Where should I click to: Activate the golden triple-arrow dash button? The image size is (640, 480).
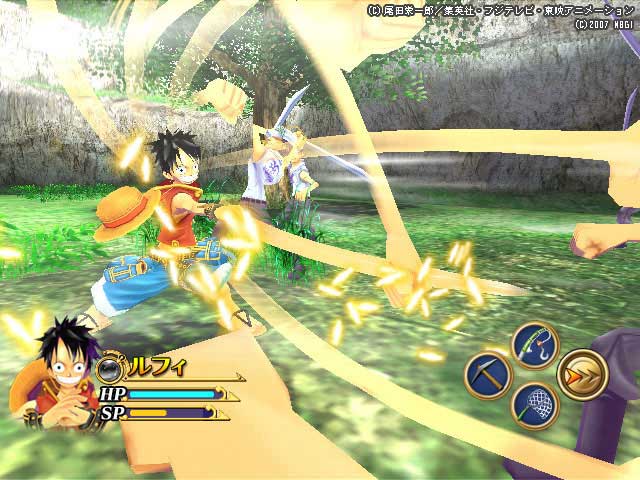tap(582, 375)
